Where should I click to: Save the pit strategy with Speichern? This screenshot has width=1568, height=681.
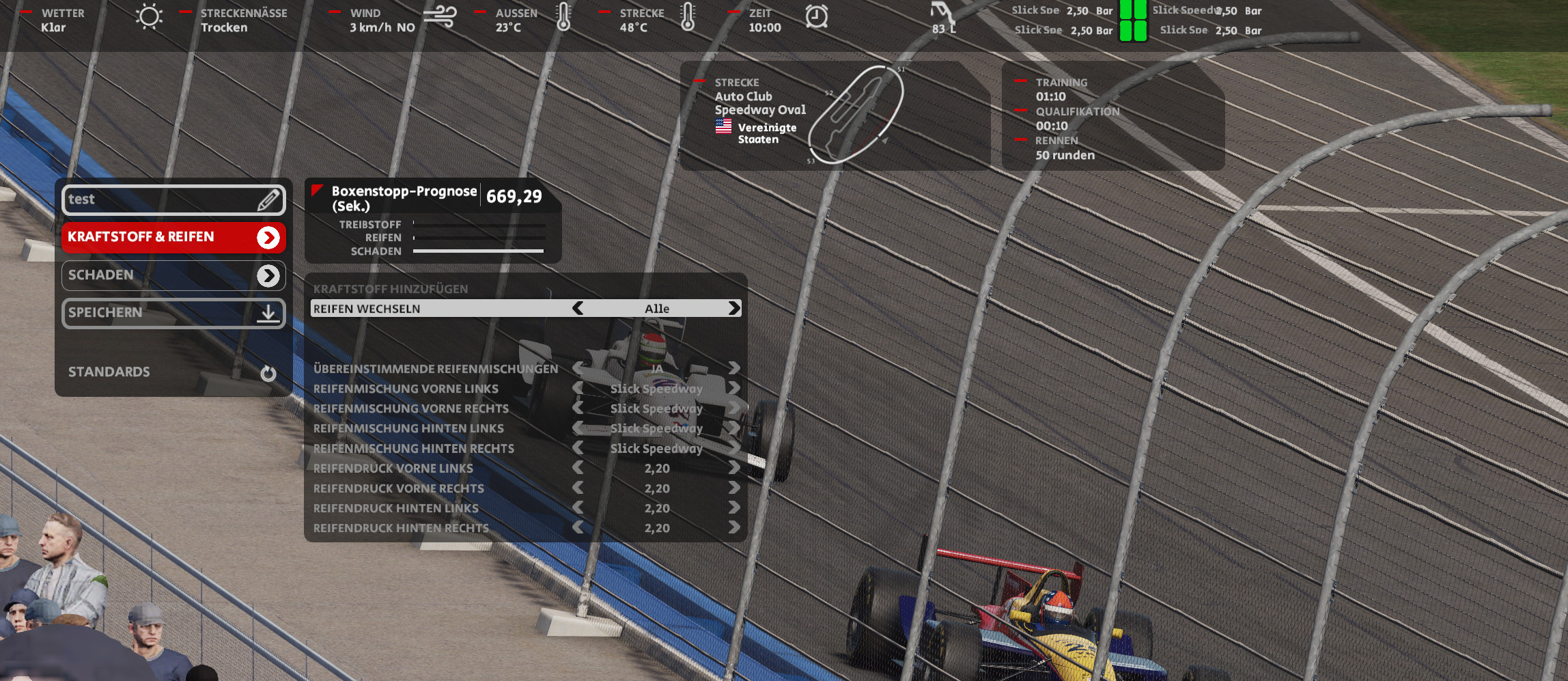coord(173,313)
